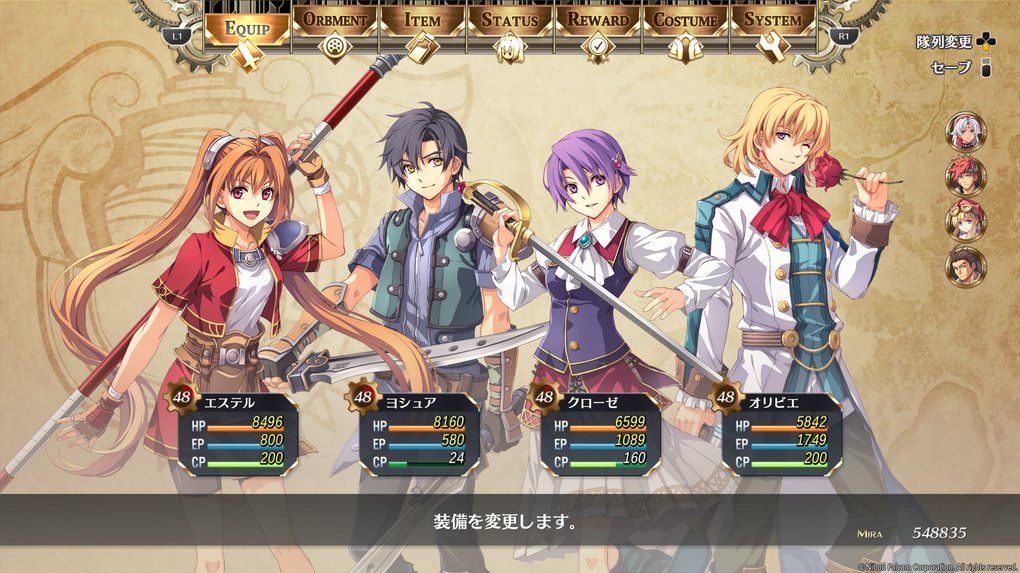
Task: Select the blonde girl with goggles portrait
Action: point(966,220)
